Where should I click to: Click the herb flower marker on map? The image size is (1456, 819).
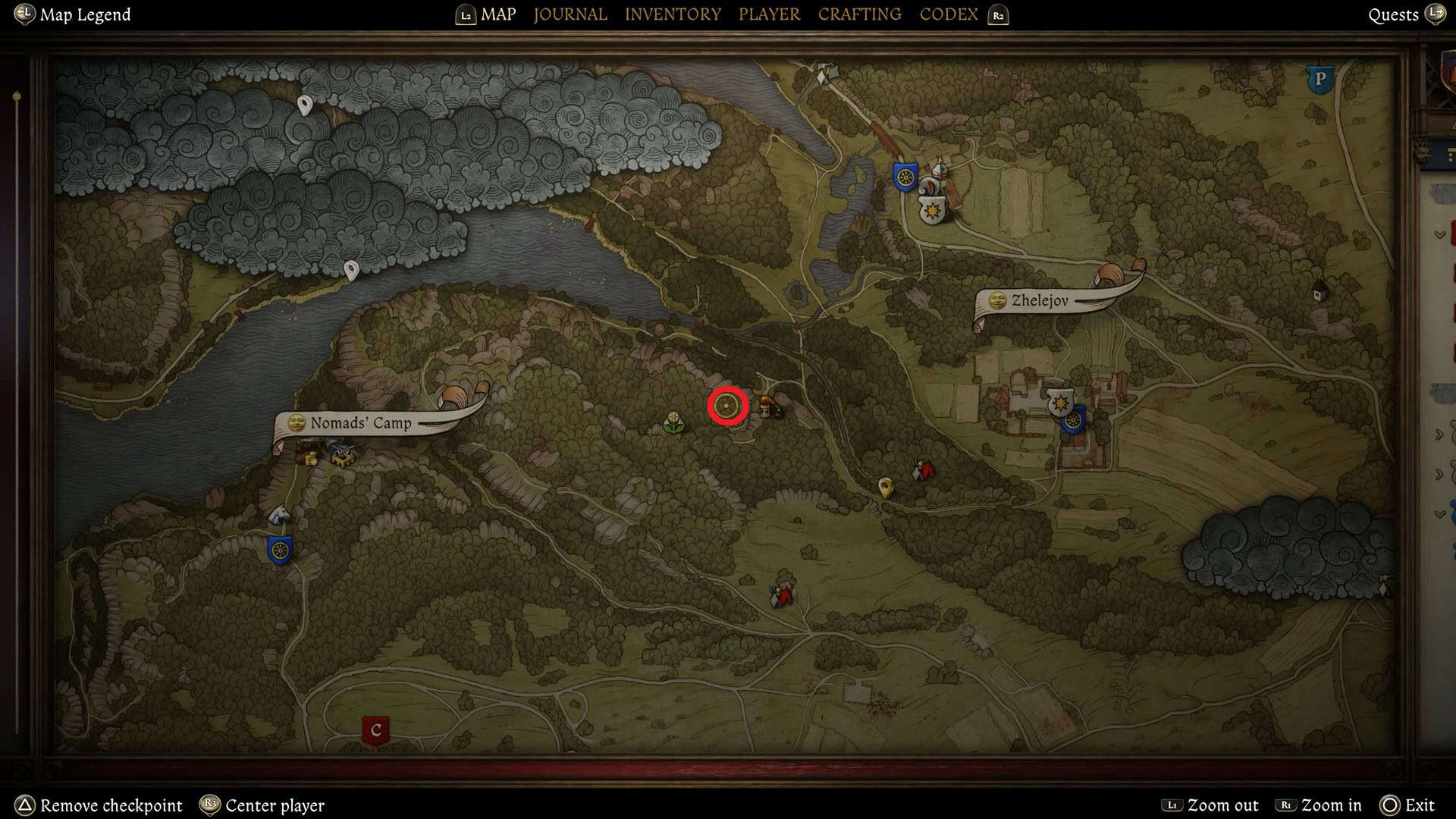point(673,422)
